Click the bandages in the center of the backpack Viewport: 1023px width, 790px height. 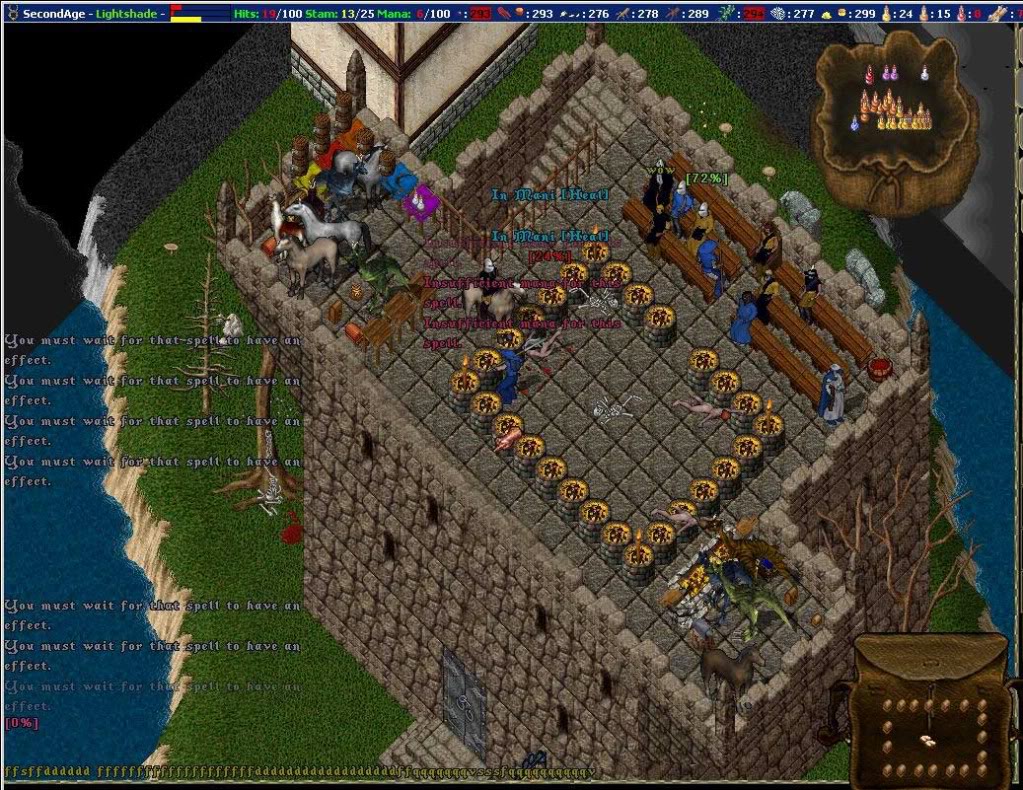929,740
